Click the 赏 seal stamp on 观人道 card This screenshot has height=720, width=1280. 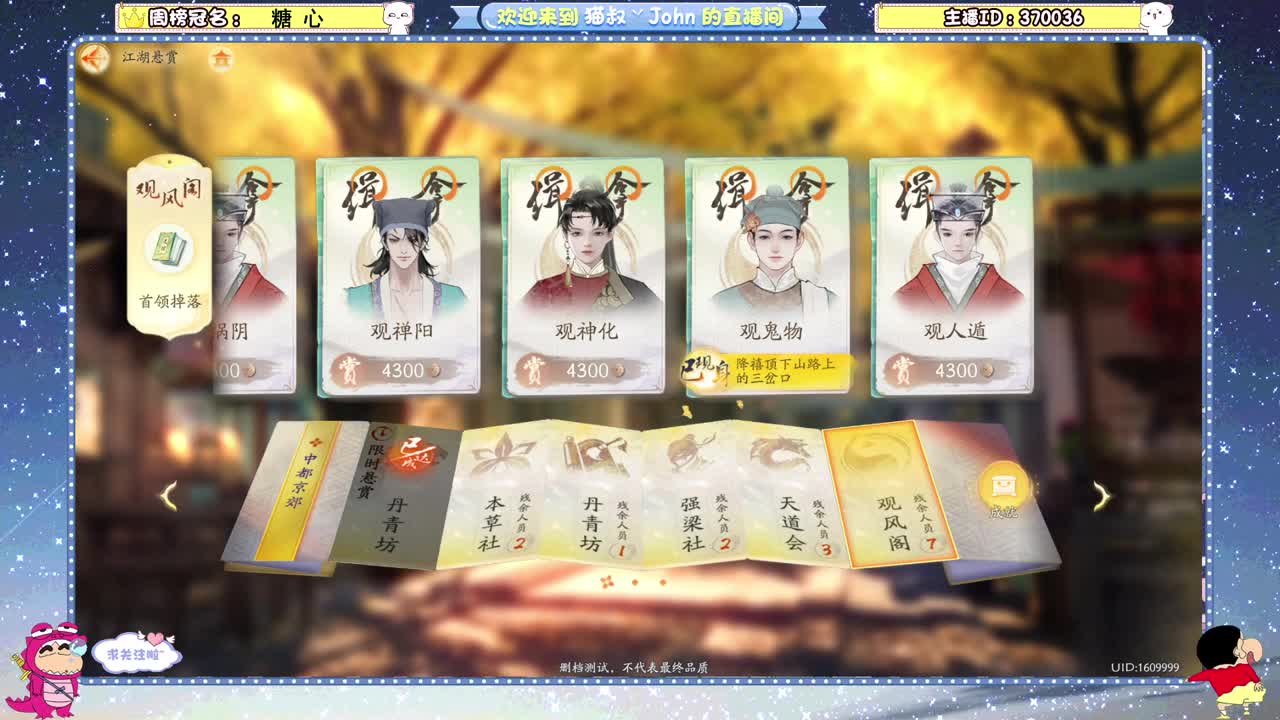(x=905, y=369)
